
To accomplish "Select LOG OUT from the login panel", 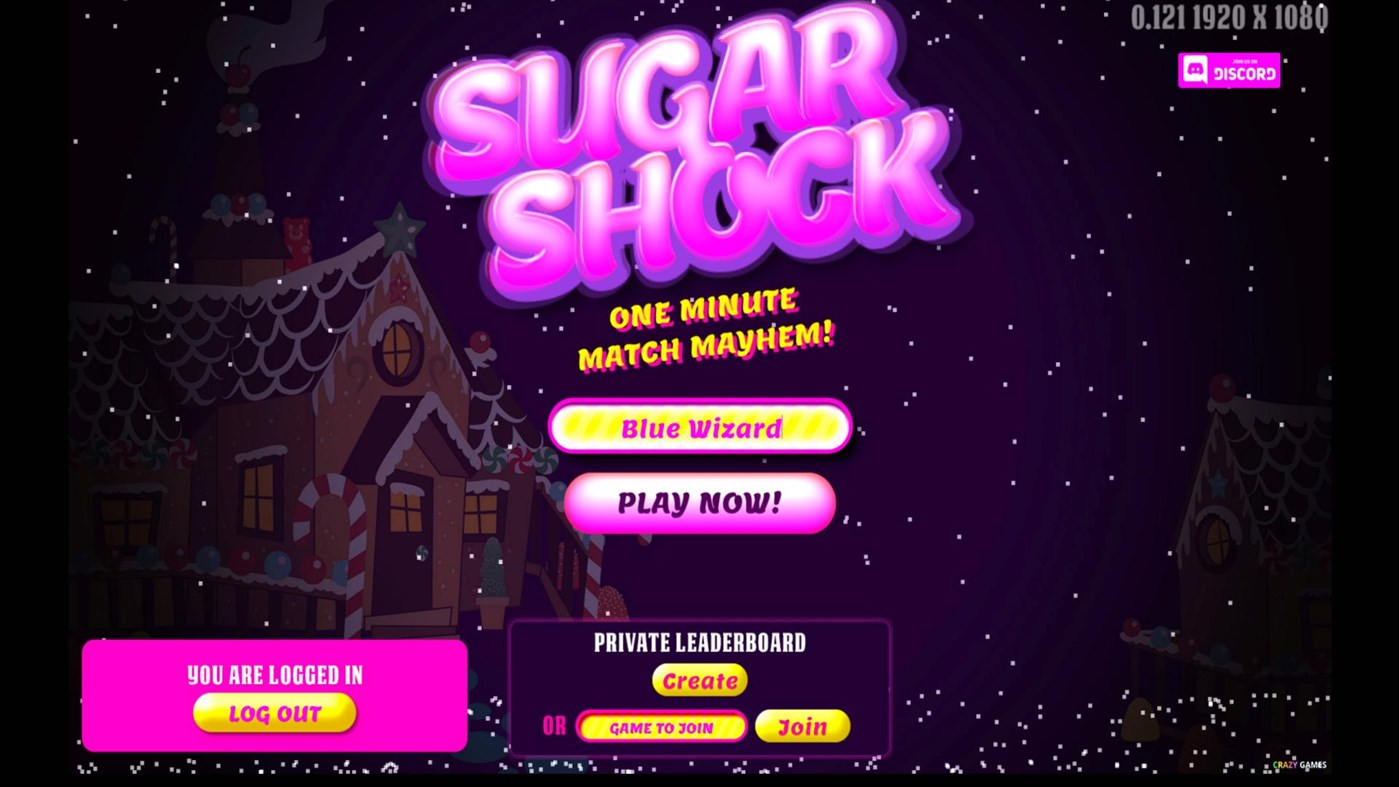I will pyautogui.click(x=274, y=712).
